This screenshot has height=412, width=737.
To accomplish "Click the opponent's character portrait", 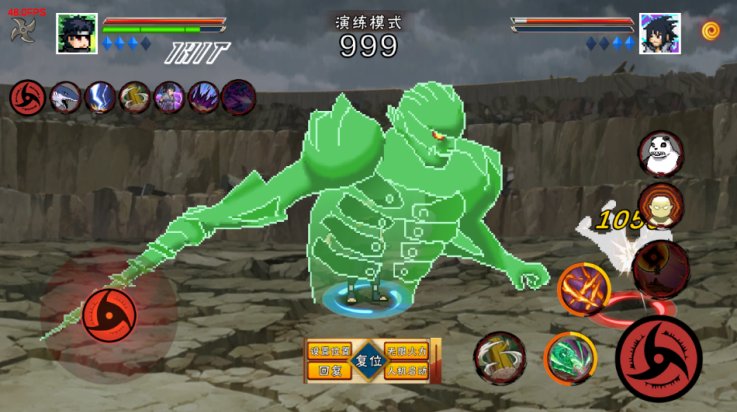I will pyautogui.click(x=659, y=33).
